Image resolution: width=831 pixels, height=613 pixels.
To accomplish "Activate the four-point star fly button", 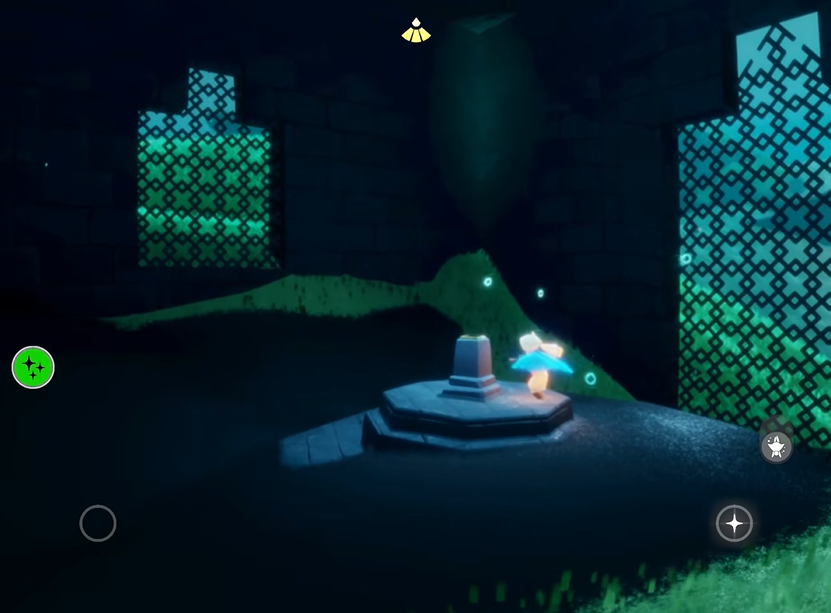I will (734, 523).
